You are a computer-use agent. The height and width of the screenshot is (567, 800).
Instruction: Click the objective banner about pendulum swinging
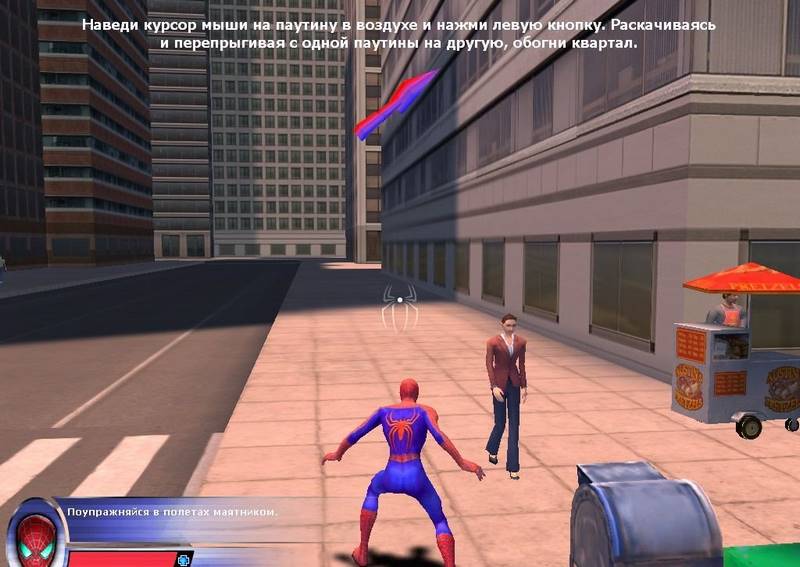click(x=171, y=512)
